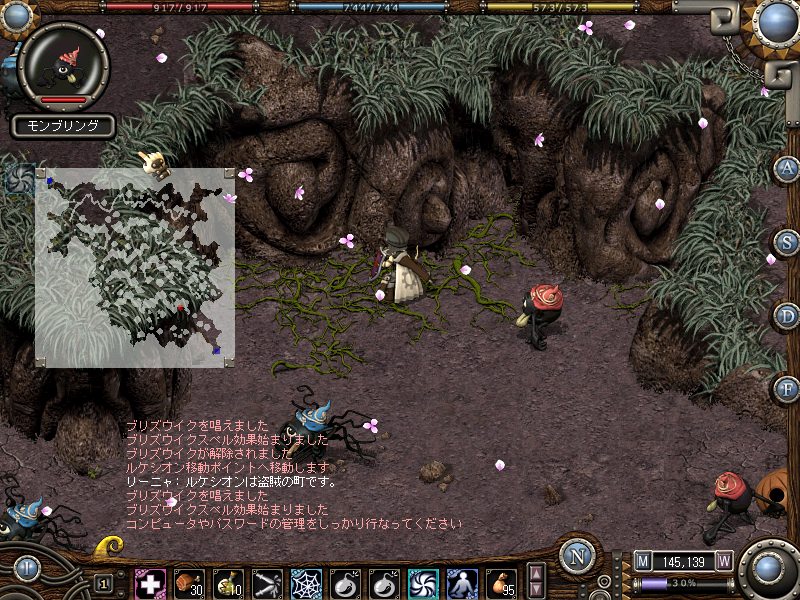This screenshot has width=800, height=600.
Task: Click the S shortcut button
Action: 787,242
